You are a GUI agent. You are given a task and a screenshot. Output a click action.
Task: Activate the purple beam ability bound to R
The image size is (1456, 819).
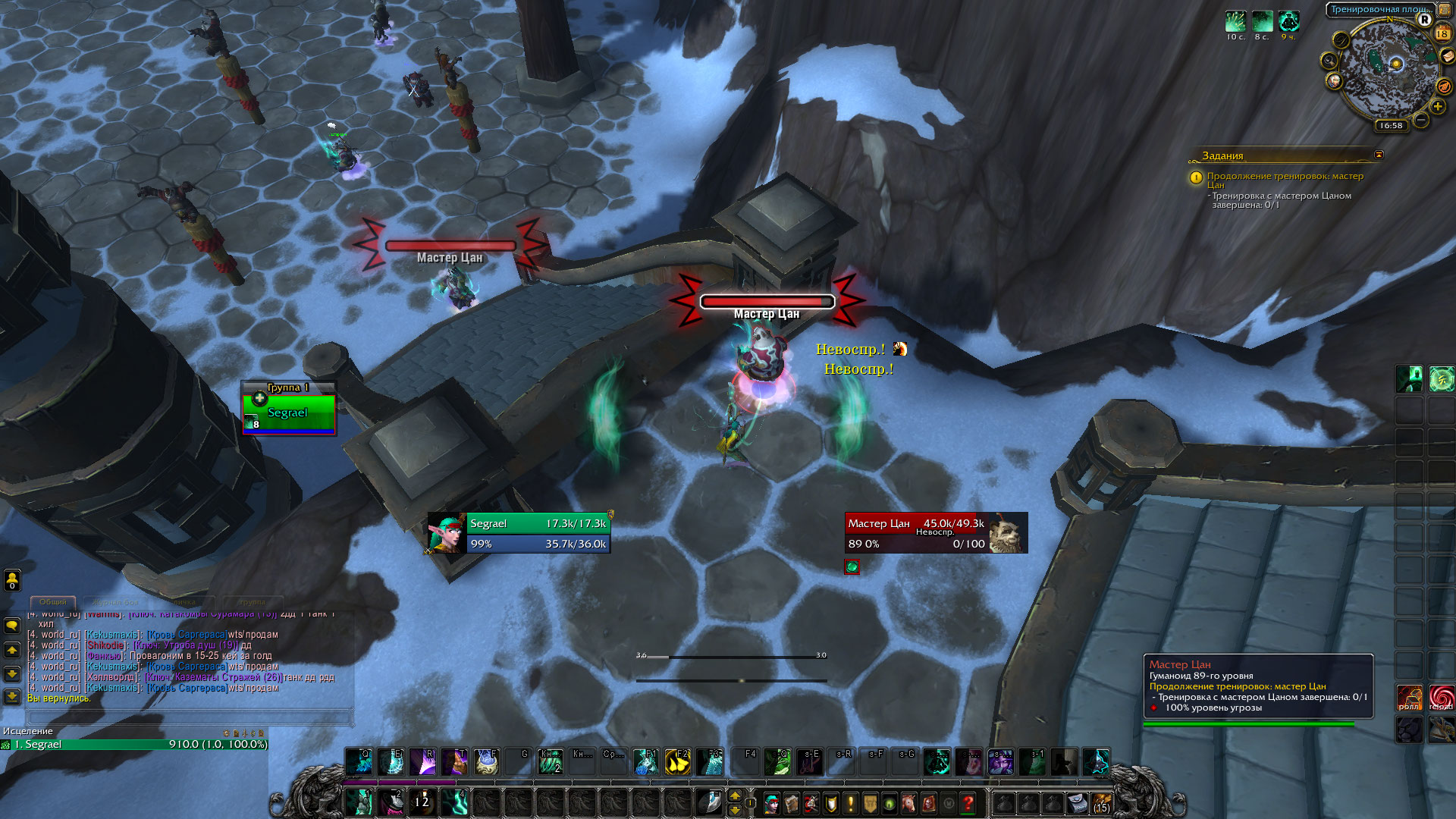422,761
